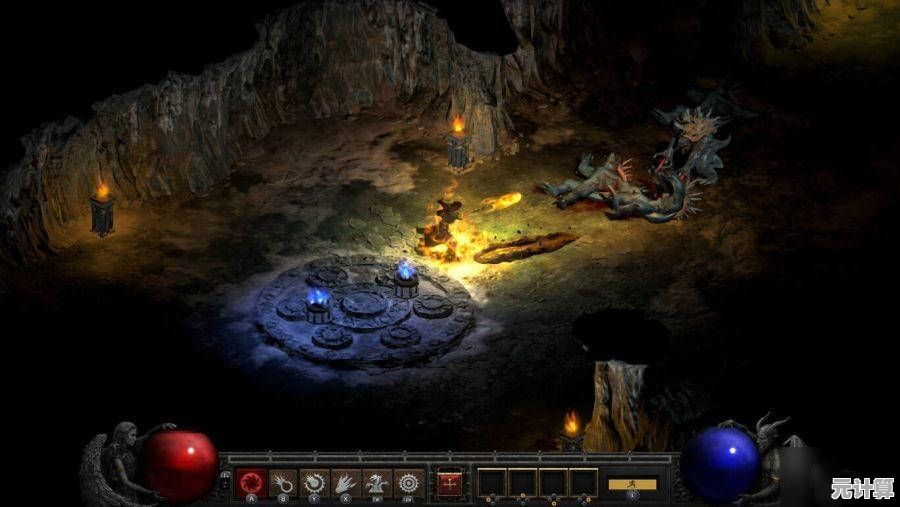Click the red book icon
Image resolution: width=900 pixels, height=507 pixels.
pos(449,483)
